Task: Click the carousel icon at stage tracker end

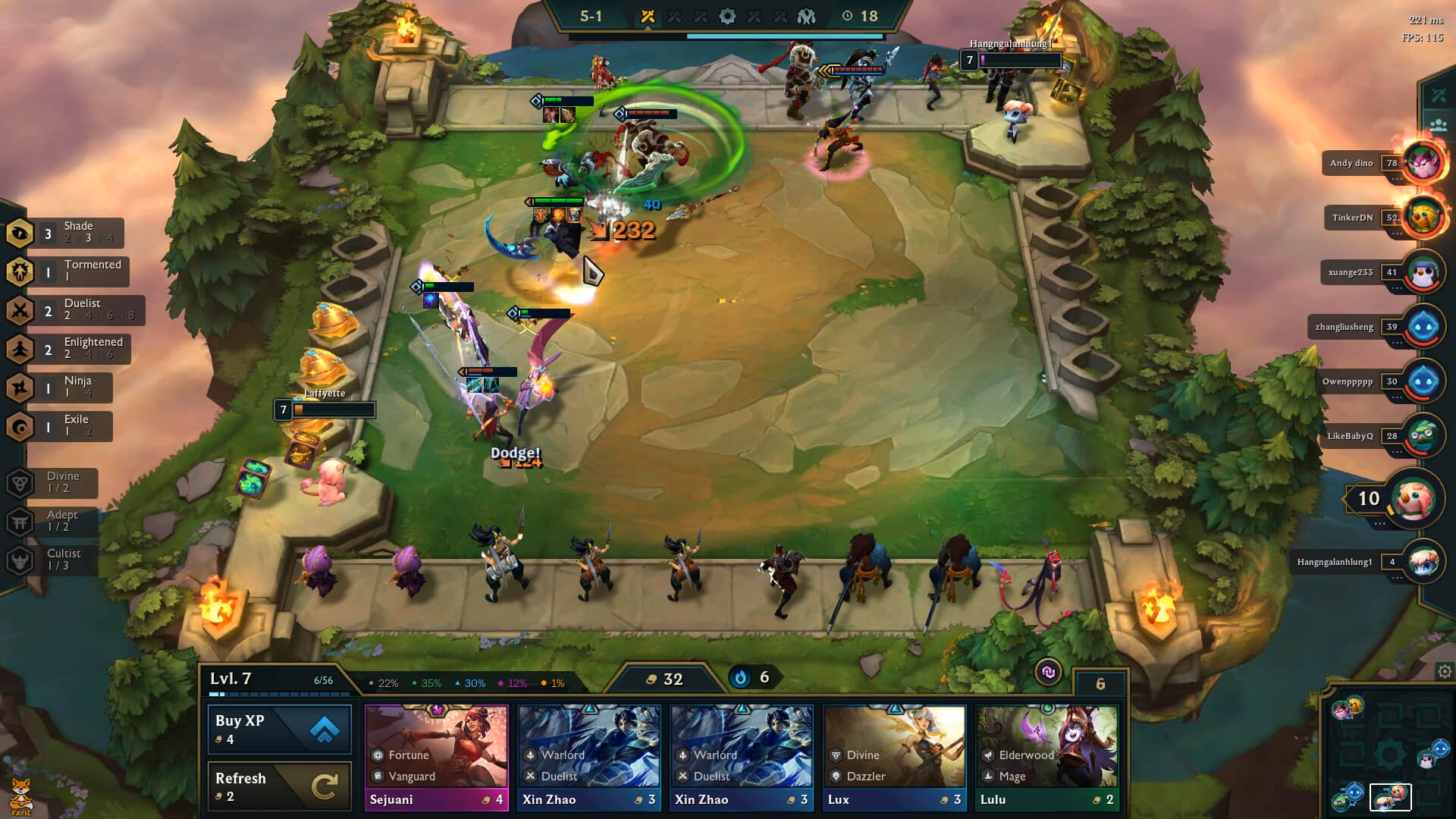Action: coord(808,14)
